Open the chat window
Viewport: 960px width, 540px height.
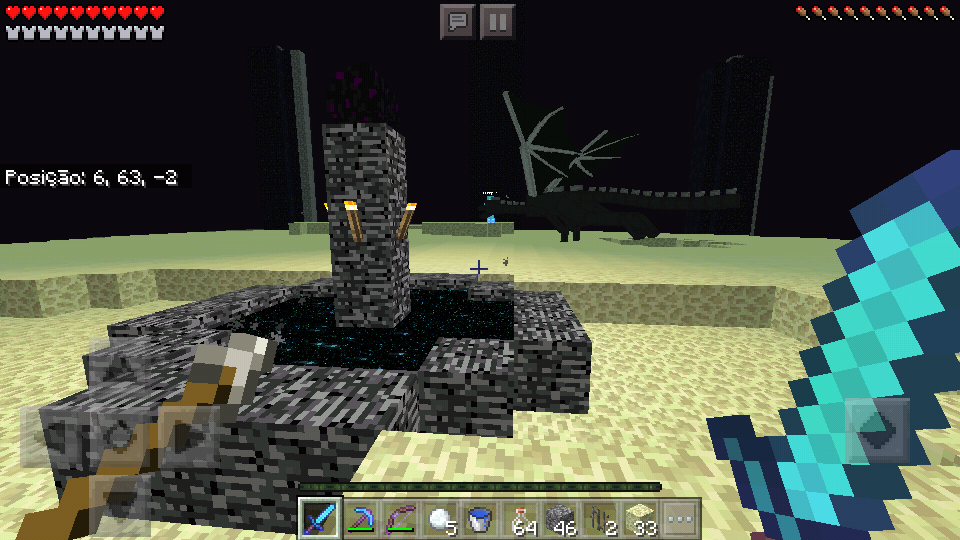coord(458,21)
